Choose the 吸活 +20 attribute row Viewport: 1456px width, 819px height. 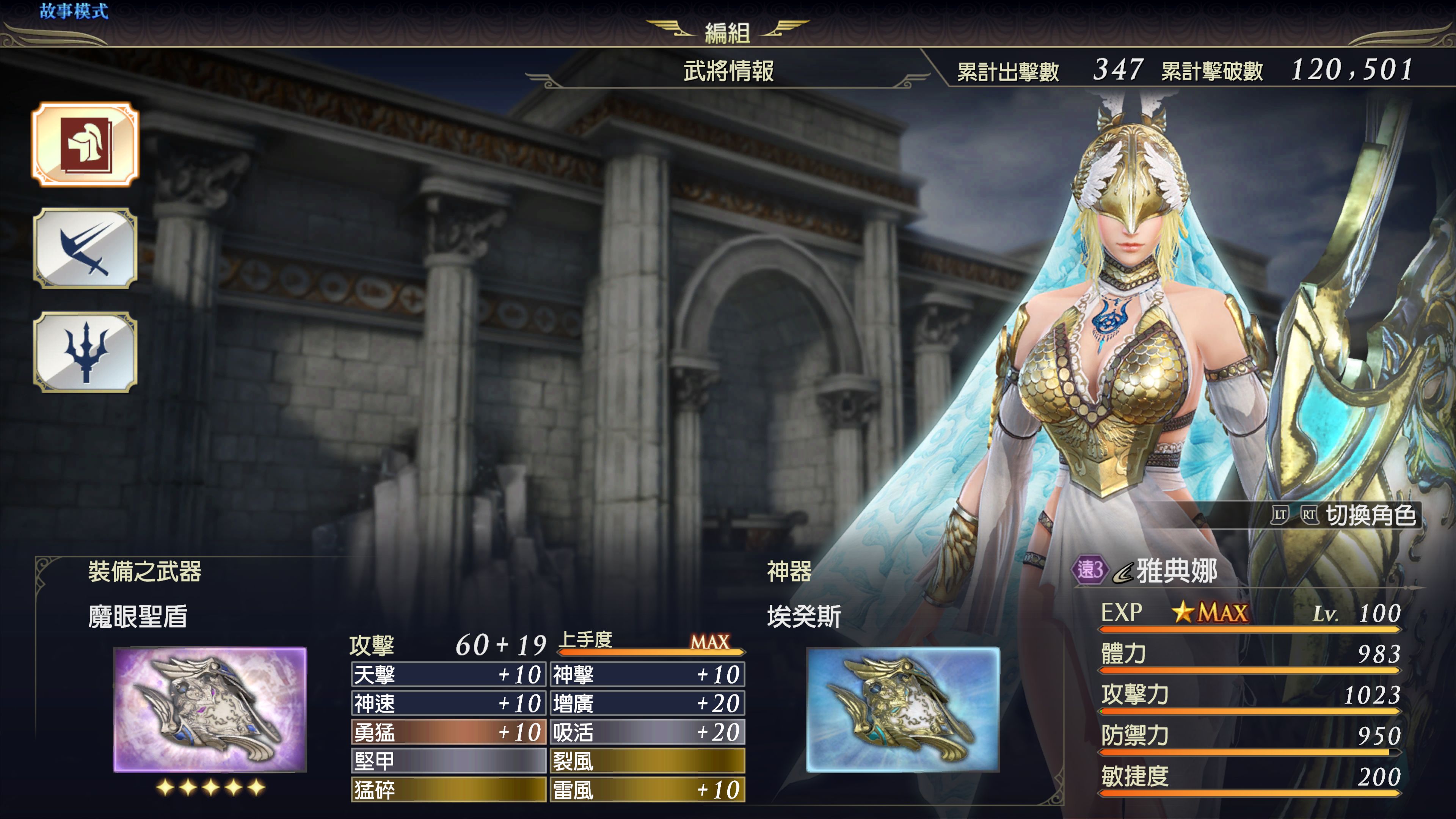pos(647,733)
